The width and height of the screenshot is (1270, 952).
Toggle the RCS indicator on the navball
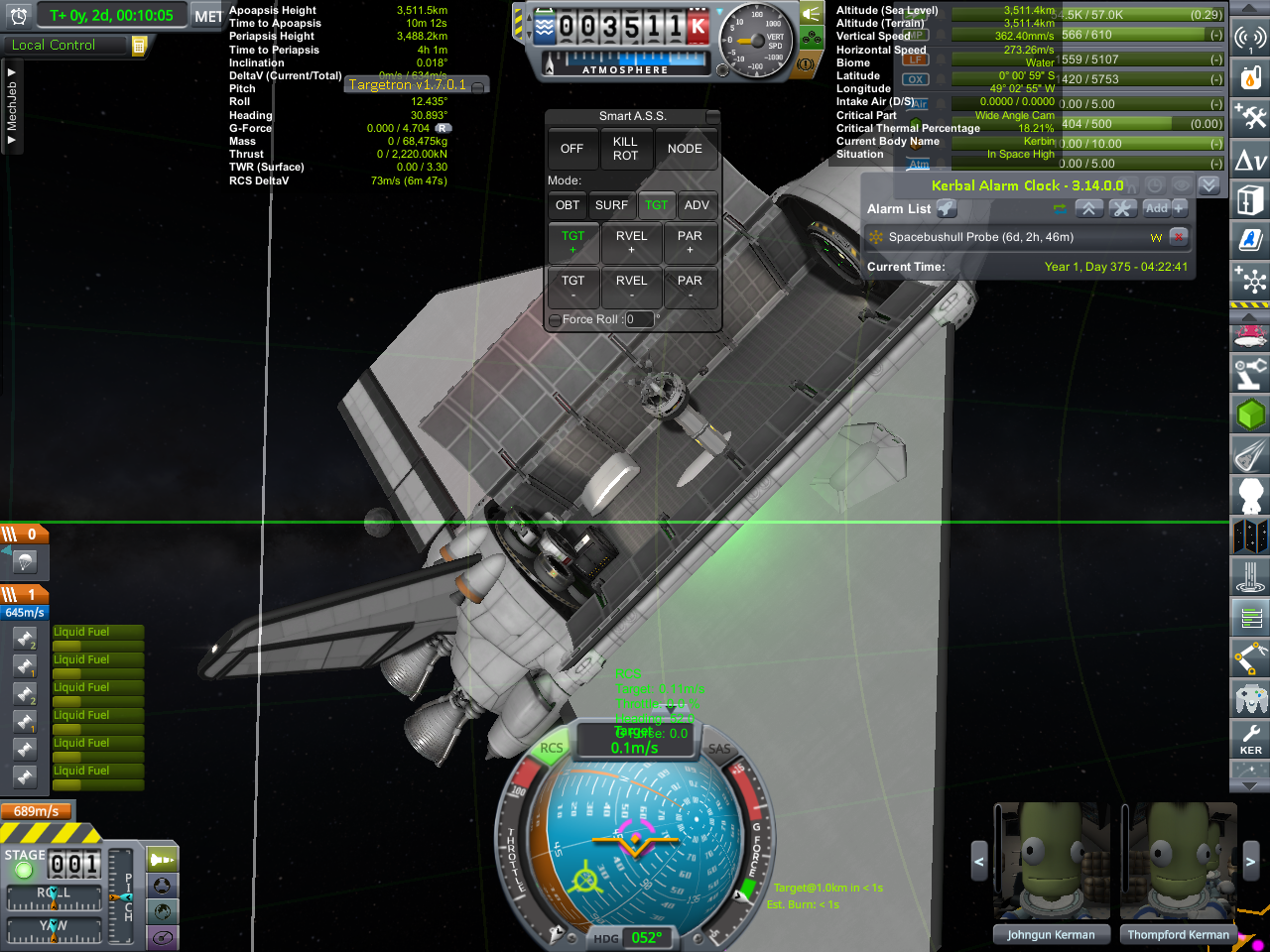pyautogui.click(x=552, y=749)
